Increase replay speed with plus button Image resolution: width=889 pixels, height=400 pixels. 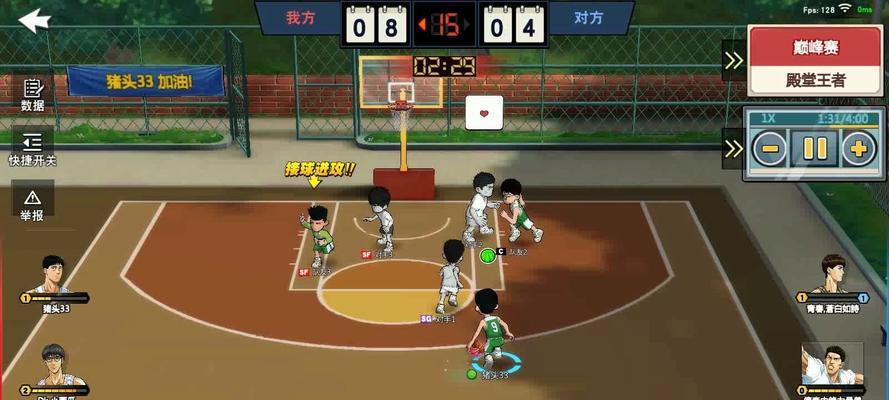(x=858, y=150)
